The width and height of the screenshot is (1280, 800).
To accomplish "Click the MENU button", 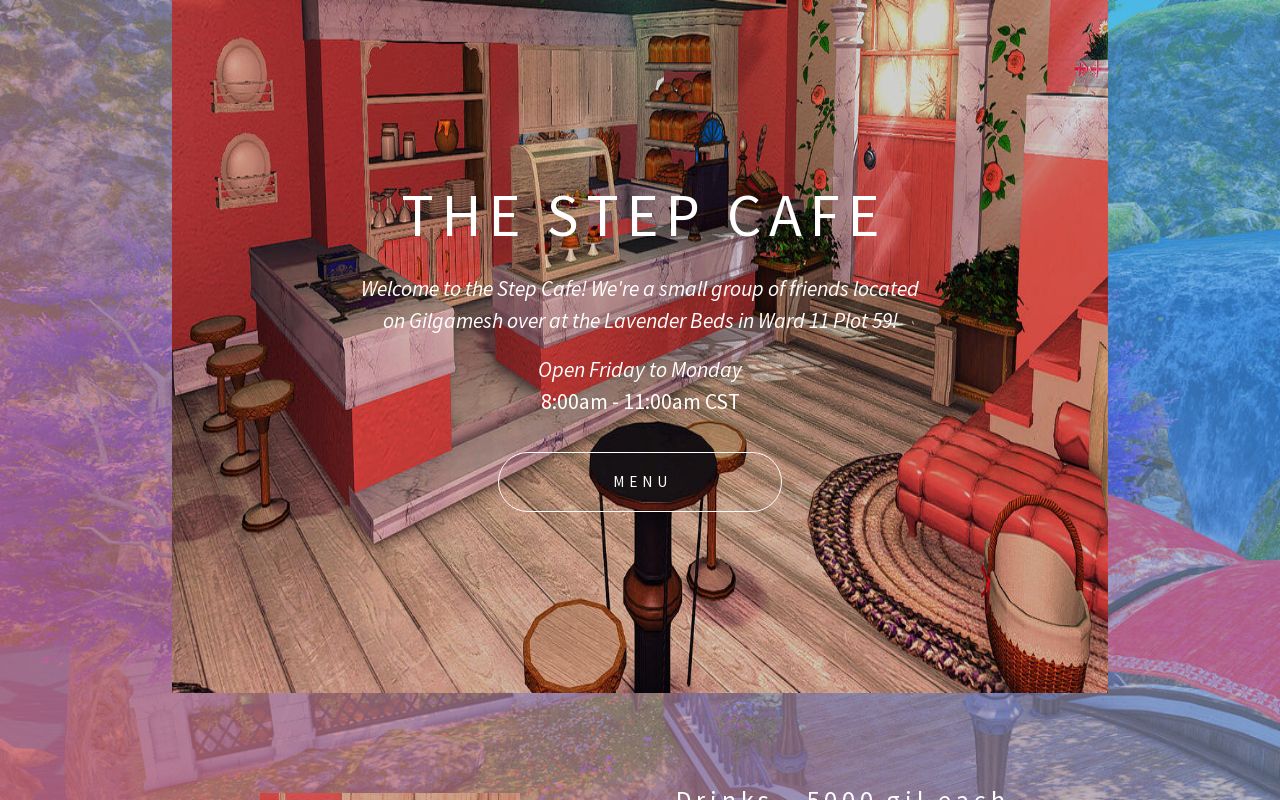I will click(640, 481).
